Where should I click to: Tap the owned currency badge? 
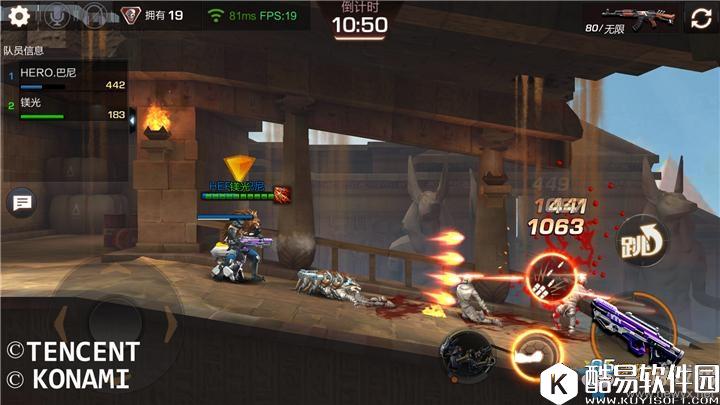153,16
